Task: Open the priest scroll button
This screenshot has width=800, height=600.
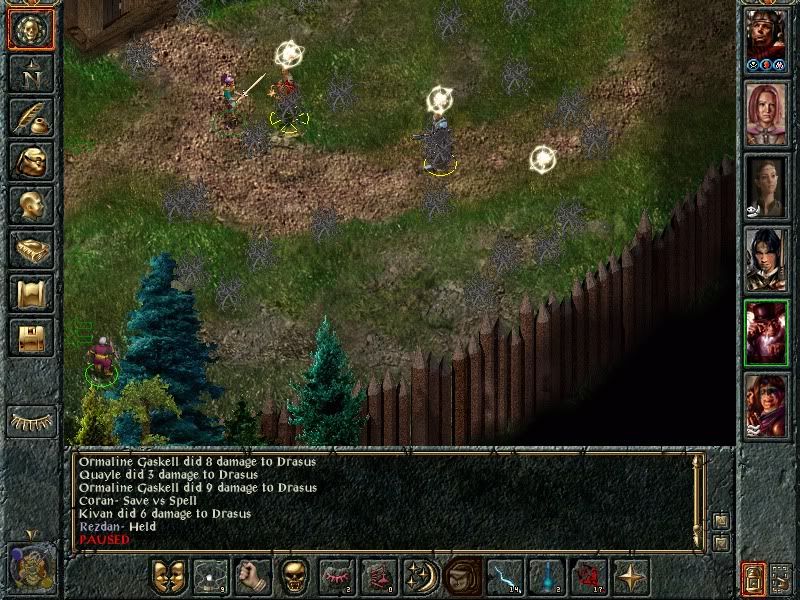Action: tap(30, 293)
